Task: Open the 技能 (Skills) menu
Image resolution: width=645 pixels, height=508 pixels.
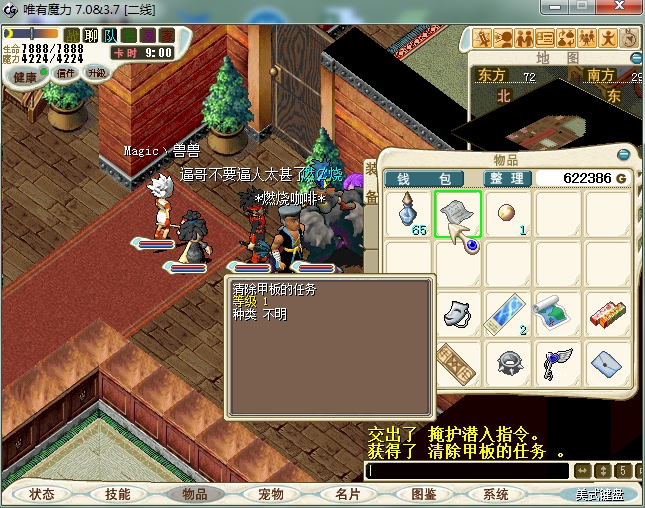Action: 118,494
